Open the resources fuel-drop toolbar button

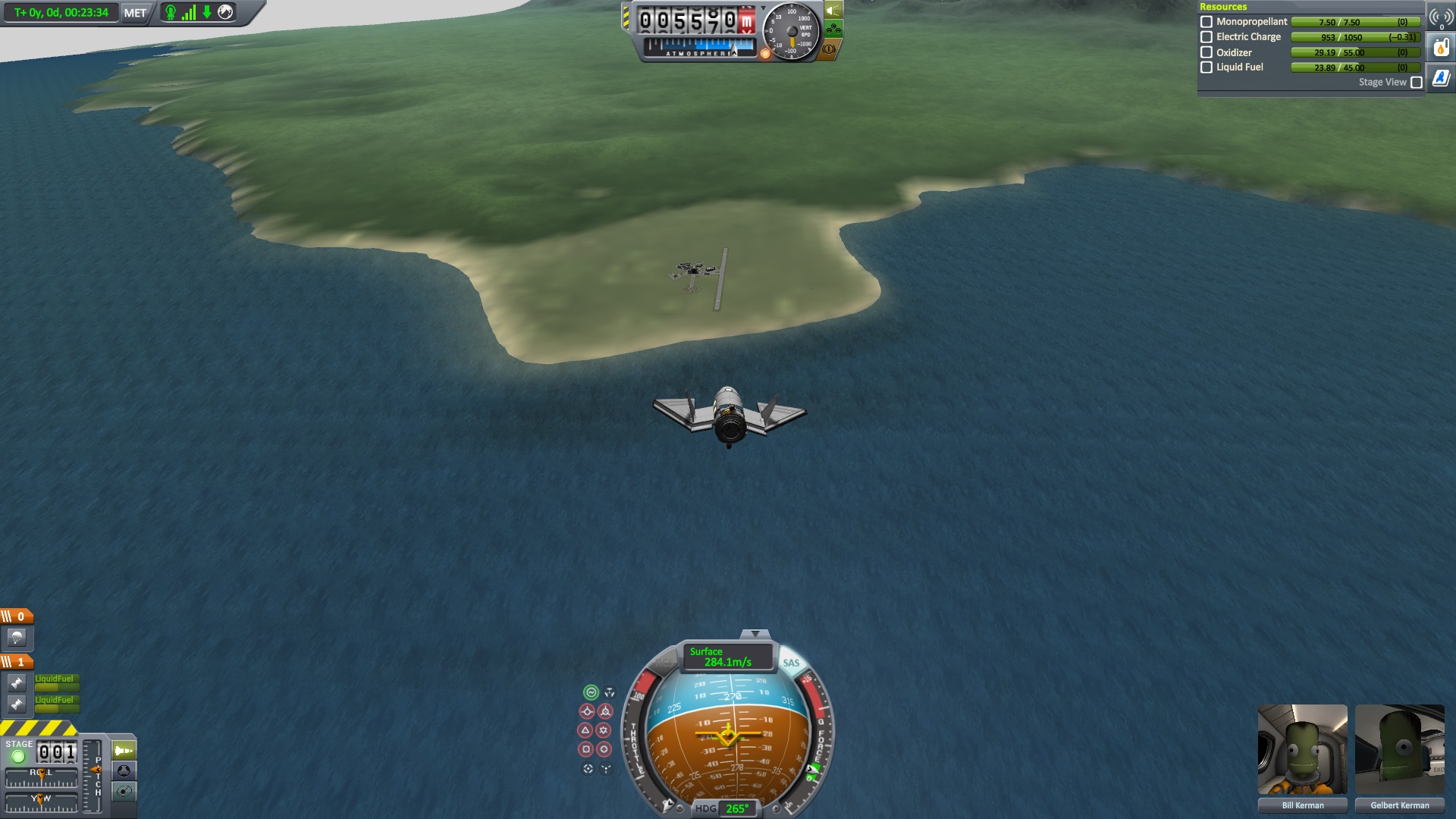click(x=1441, y=48)
